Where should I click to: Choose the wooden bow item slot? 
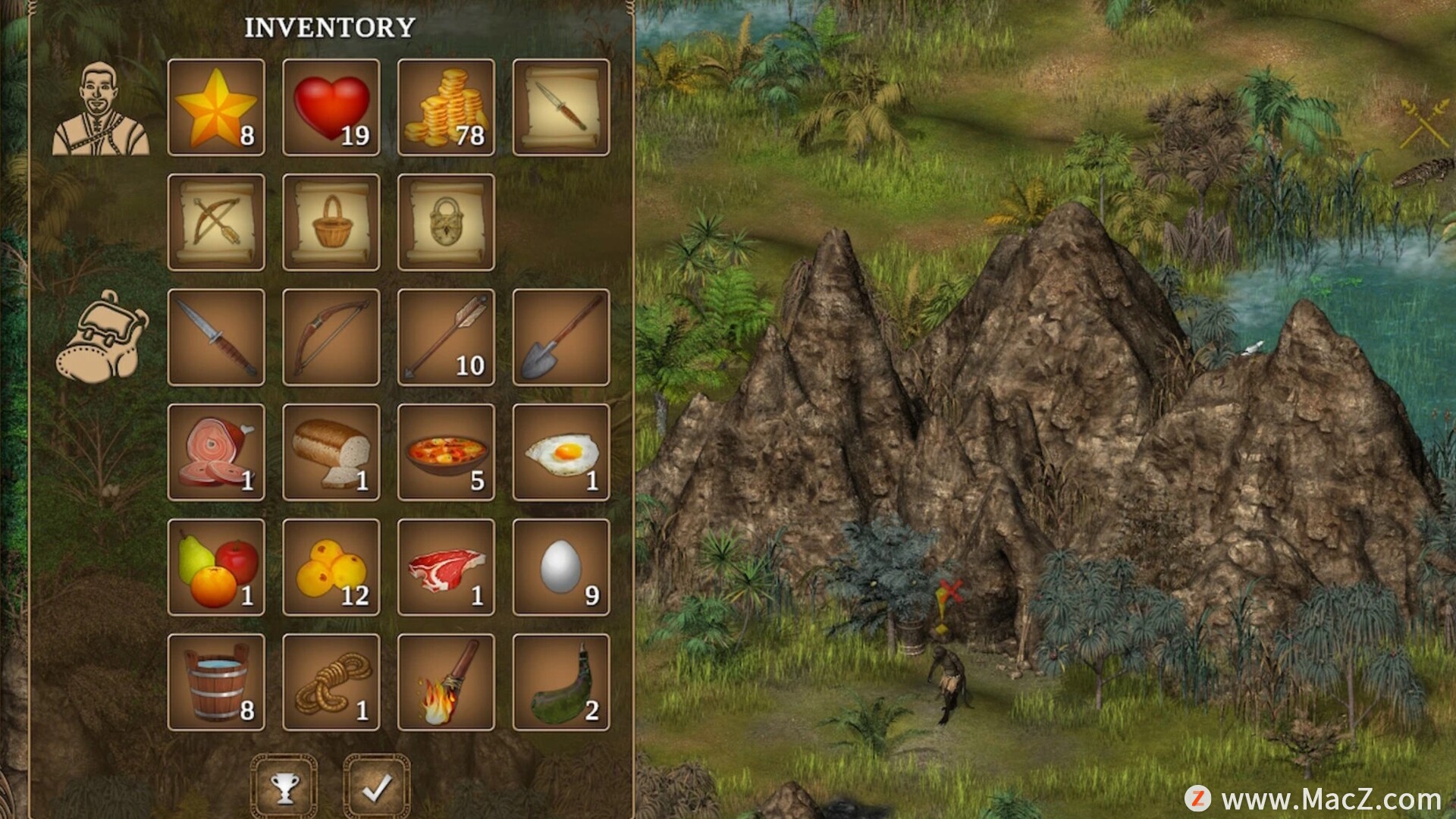[331, 337]
